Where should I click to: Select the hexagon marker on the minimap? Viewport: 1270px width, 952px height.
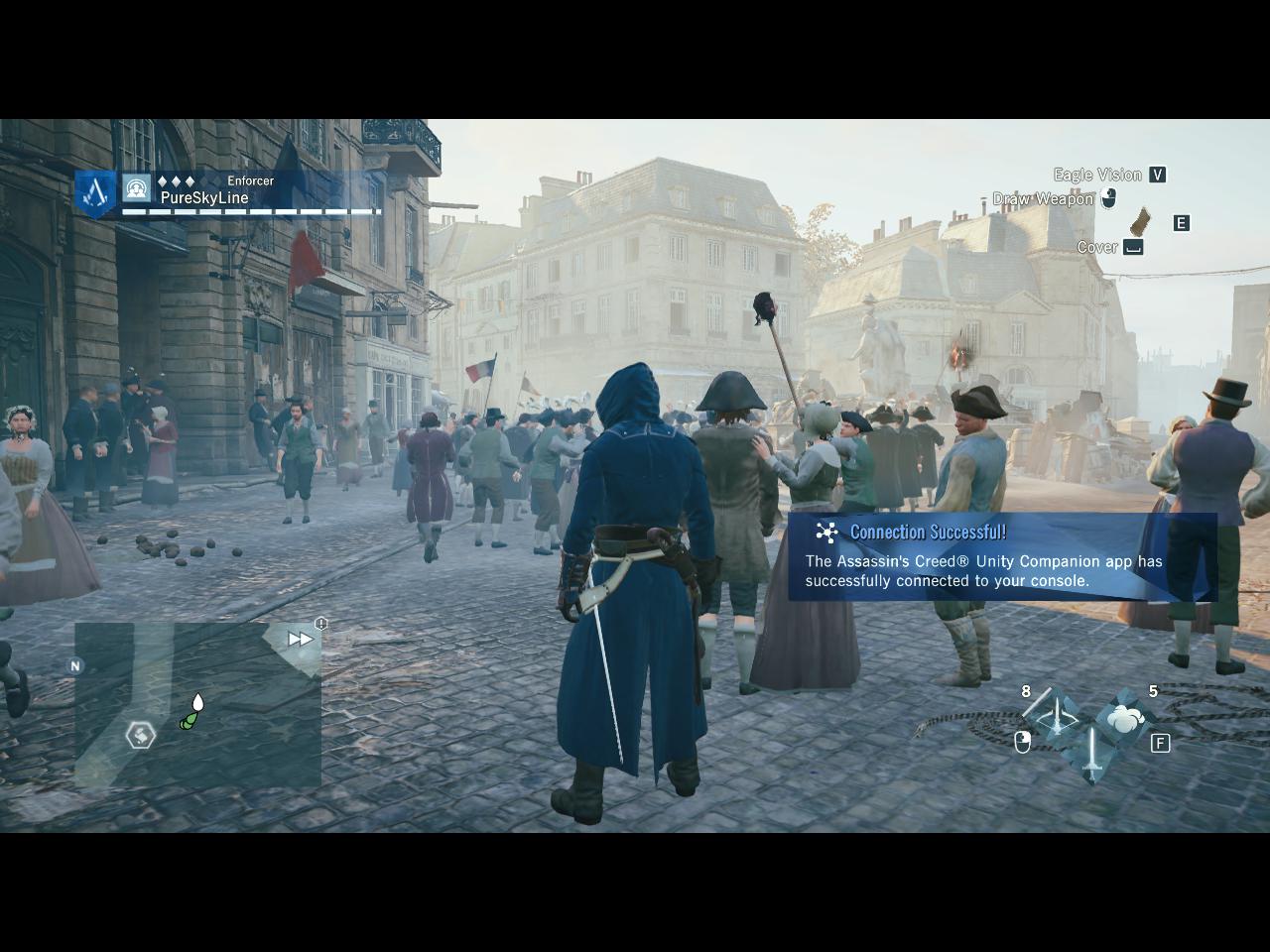(x=141, y=735)
